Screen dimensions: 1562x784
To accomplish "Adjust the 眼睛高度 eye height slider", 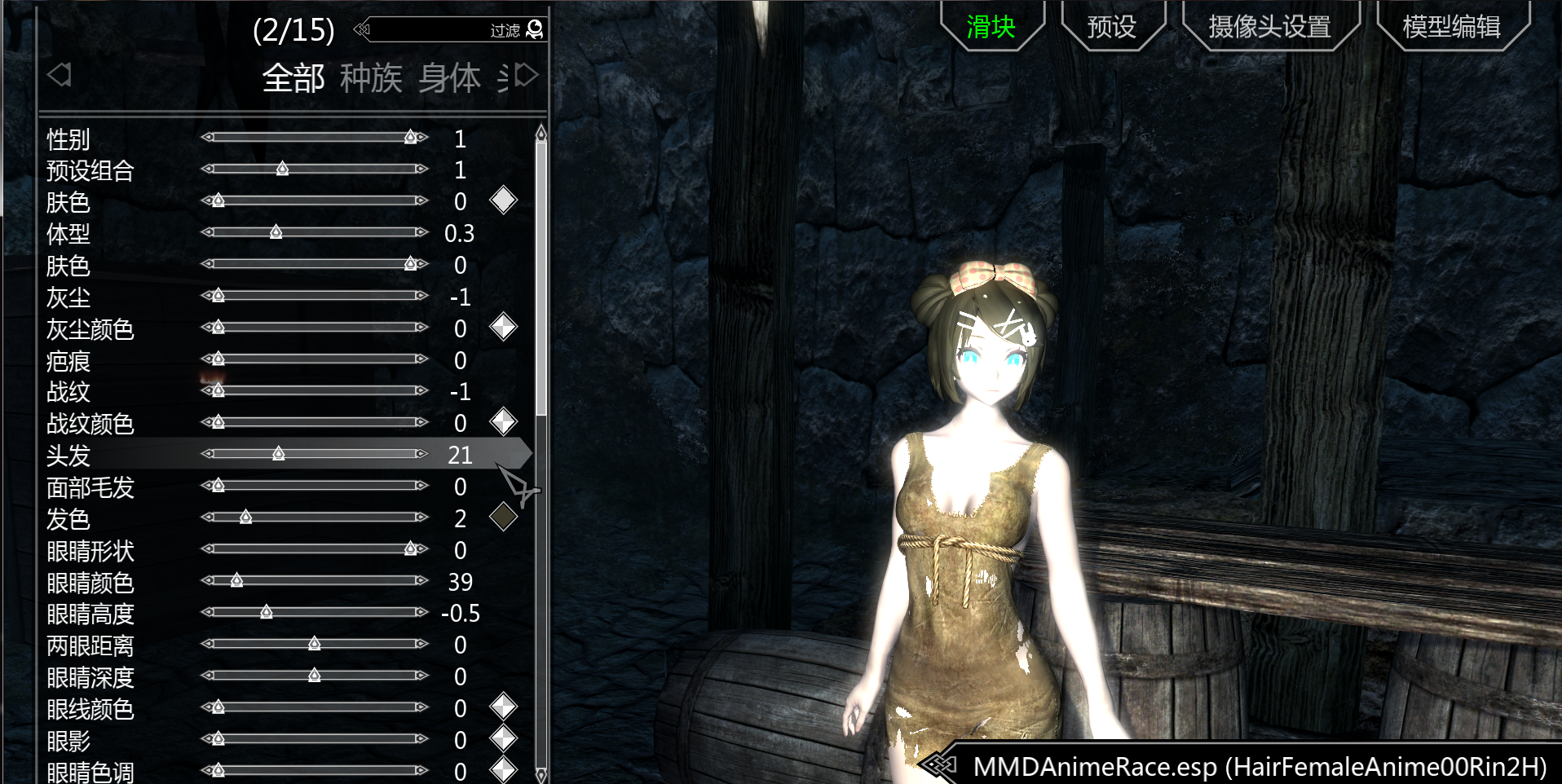I will coord(267,612).
